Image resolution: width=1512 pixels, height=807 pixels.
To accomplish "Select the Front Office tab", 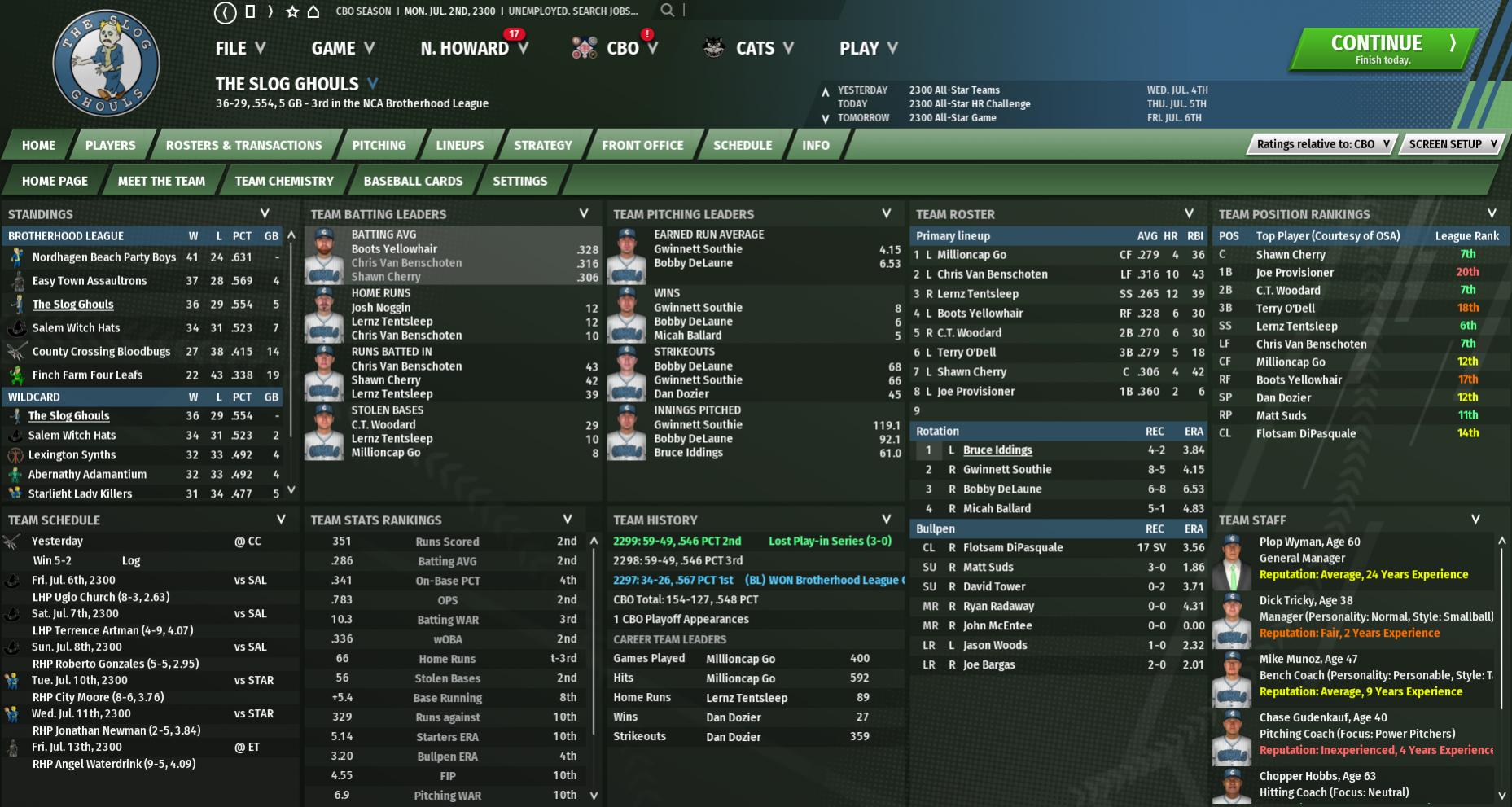I will click(x=642, y=145).
